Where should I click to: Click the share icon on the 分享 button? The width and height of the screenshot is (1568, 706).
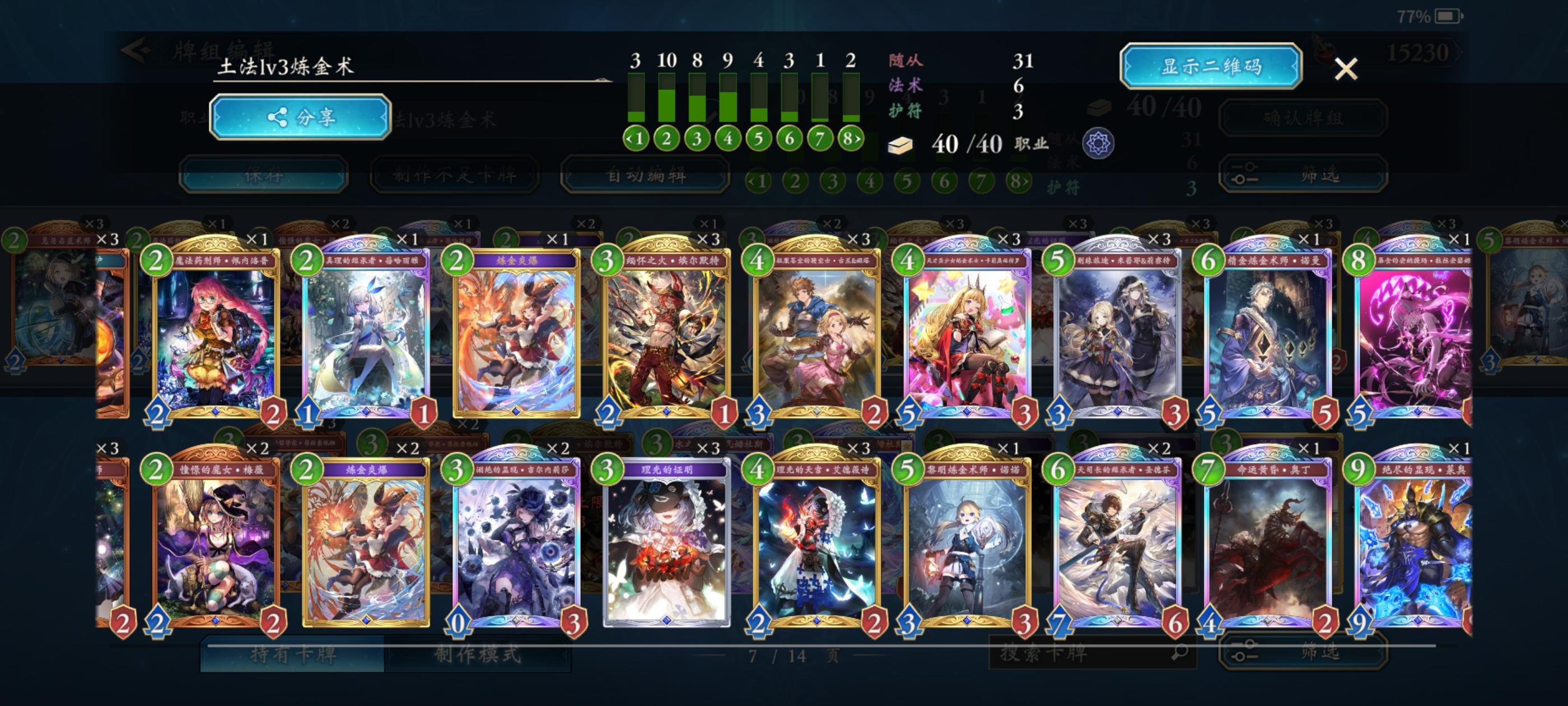point(278,119)
